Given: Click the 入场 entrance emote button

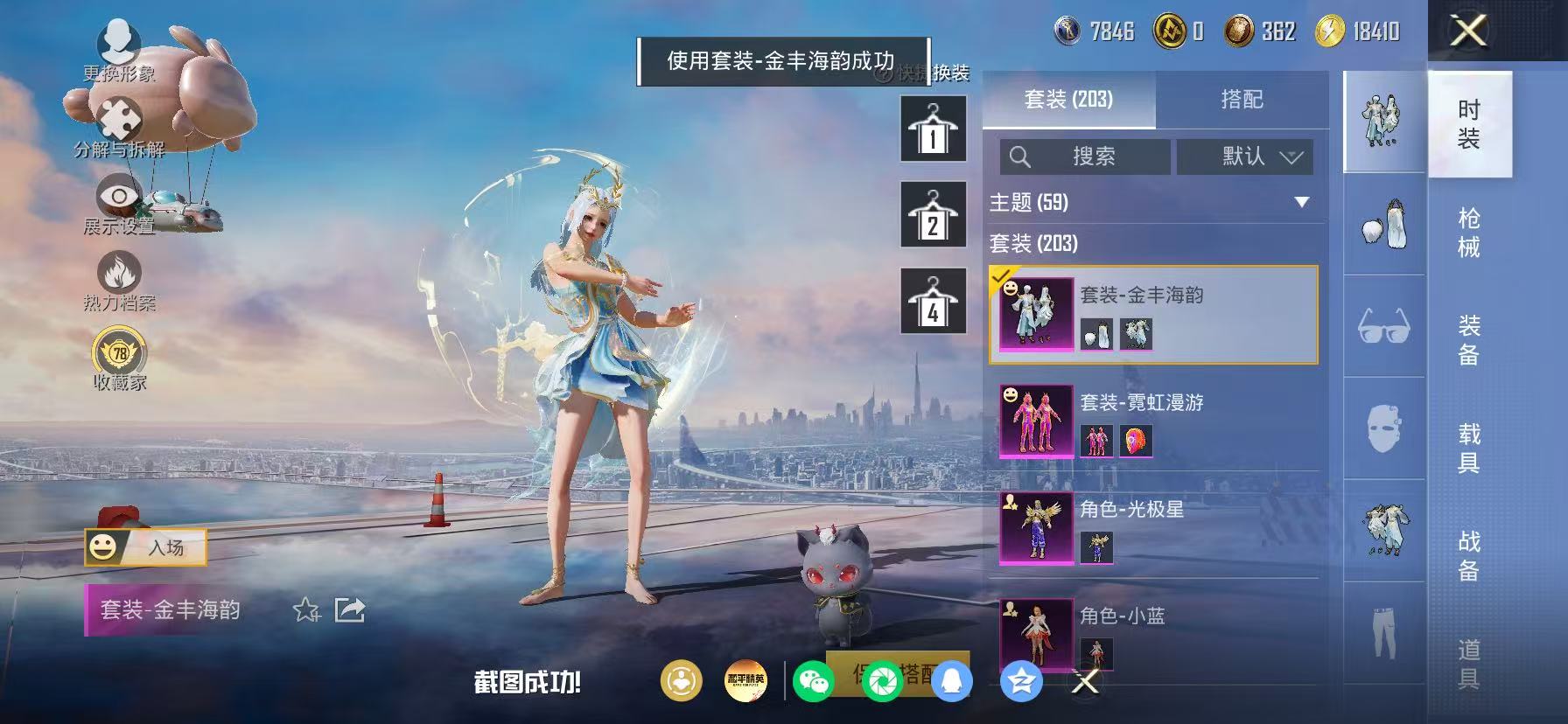Looking at the screenshot, I should (x=147, y=546).
